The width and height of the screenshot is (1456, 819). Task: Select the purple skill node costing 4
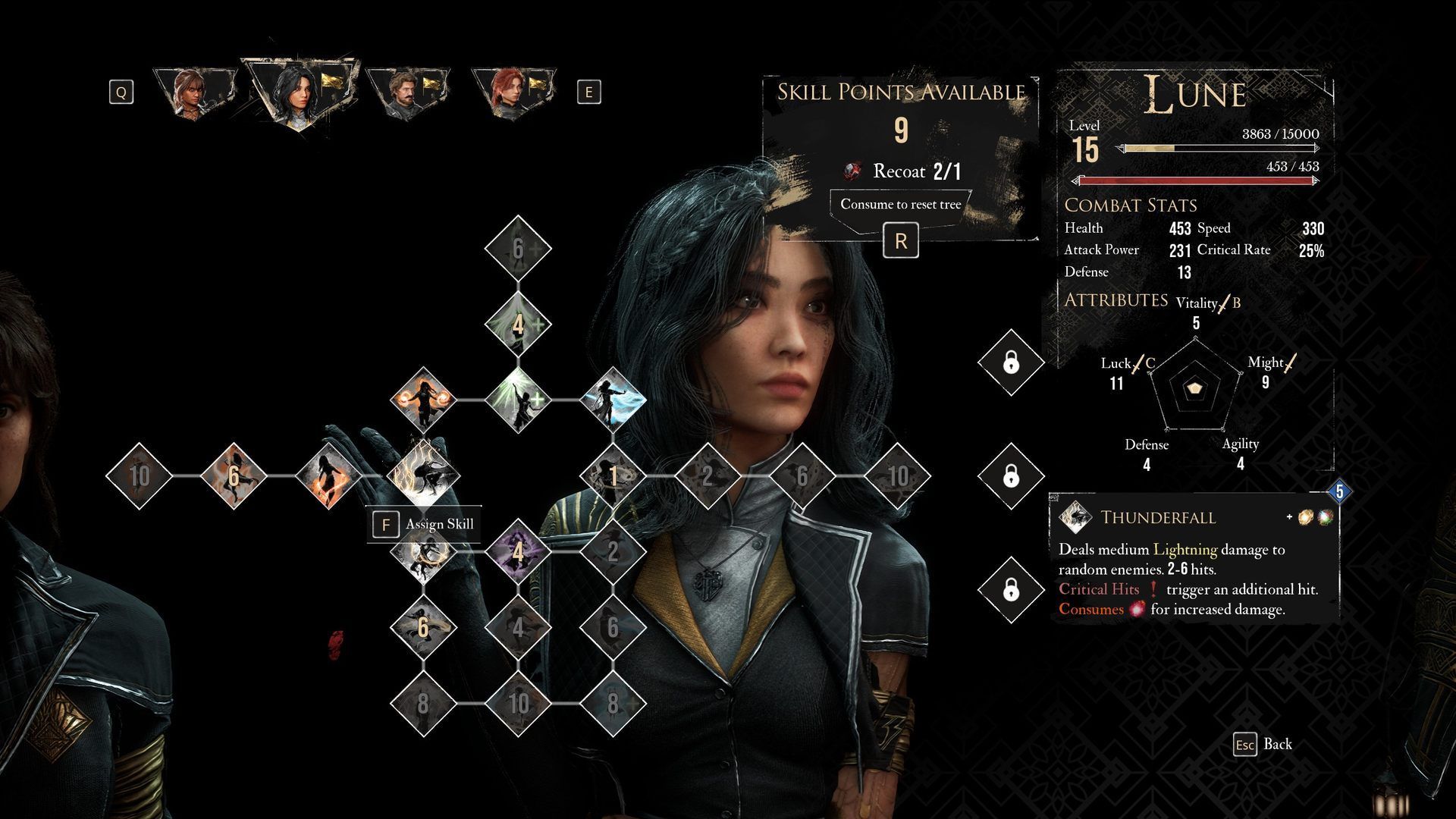[x=518, y=551]
